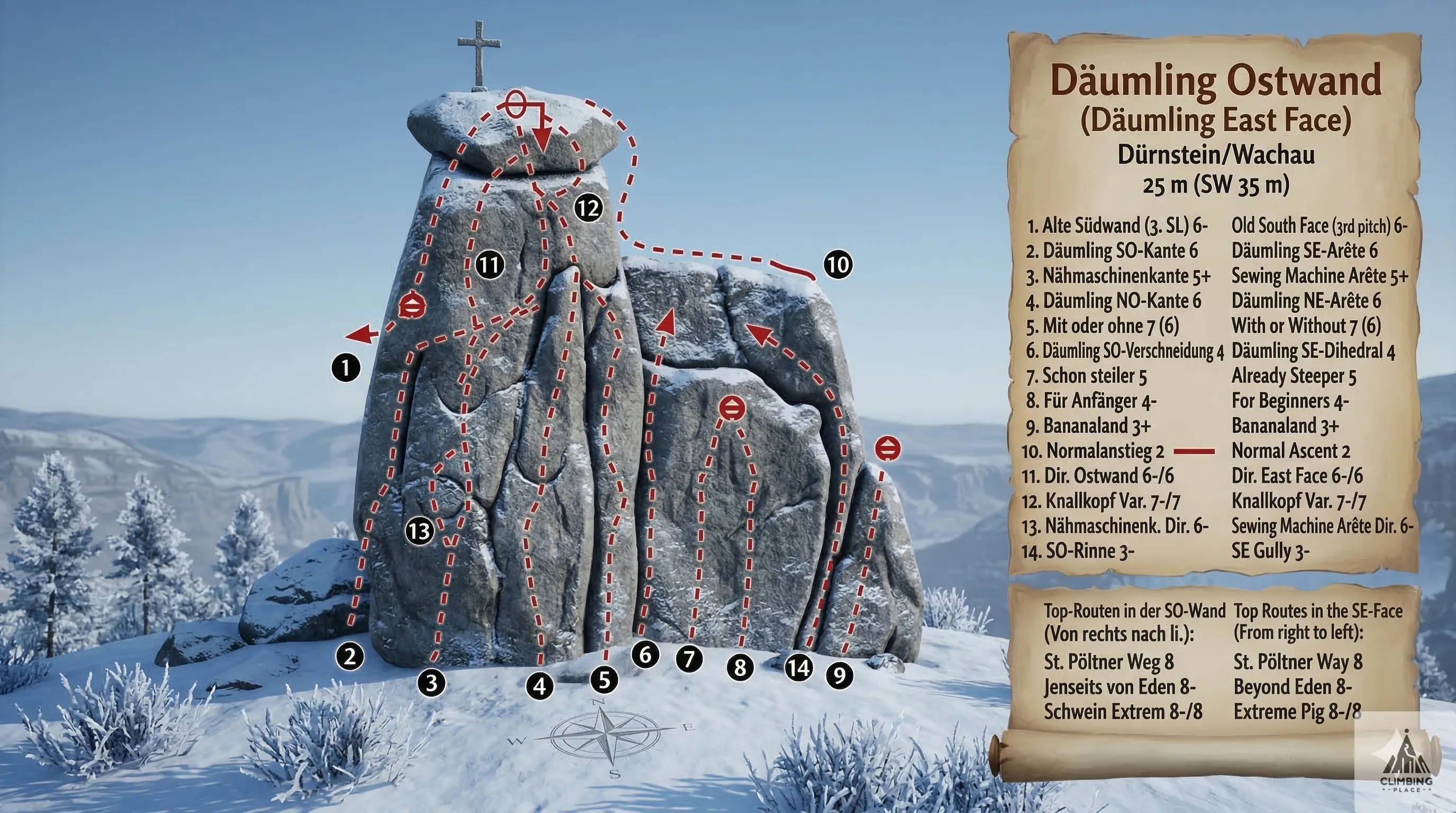Screen dimensions: 1456x813
Task: Choose route marker number 5
Action: click(x=604, y=680)
